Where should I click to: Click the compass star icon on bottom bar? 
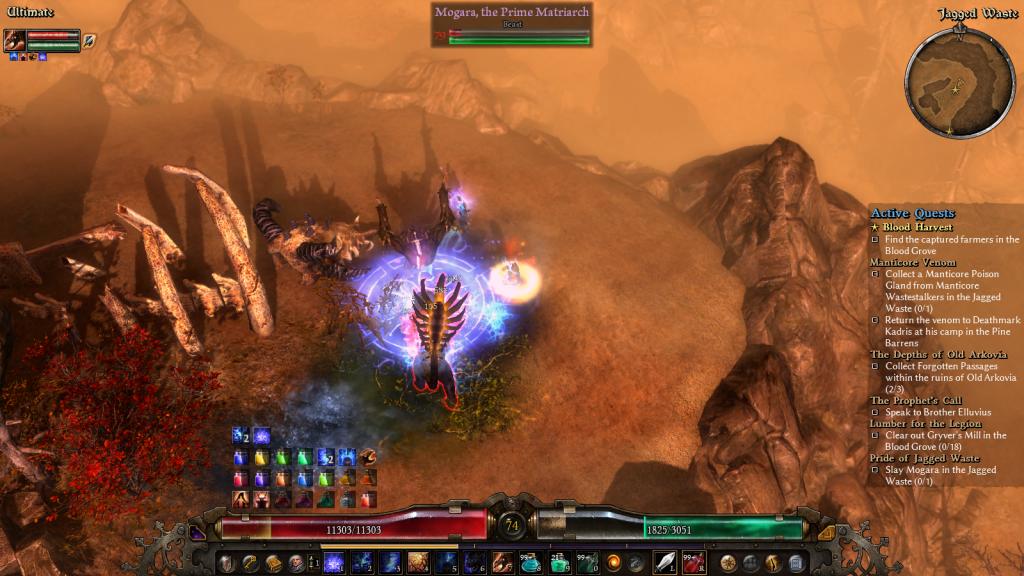click(728, 563)
